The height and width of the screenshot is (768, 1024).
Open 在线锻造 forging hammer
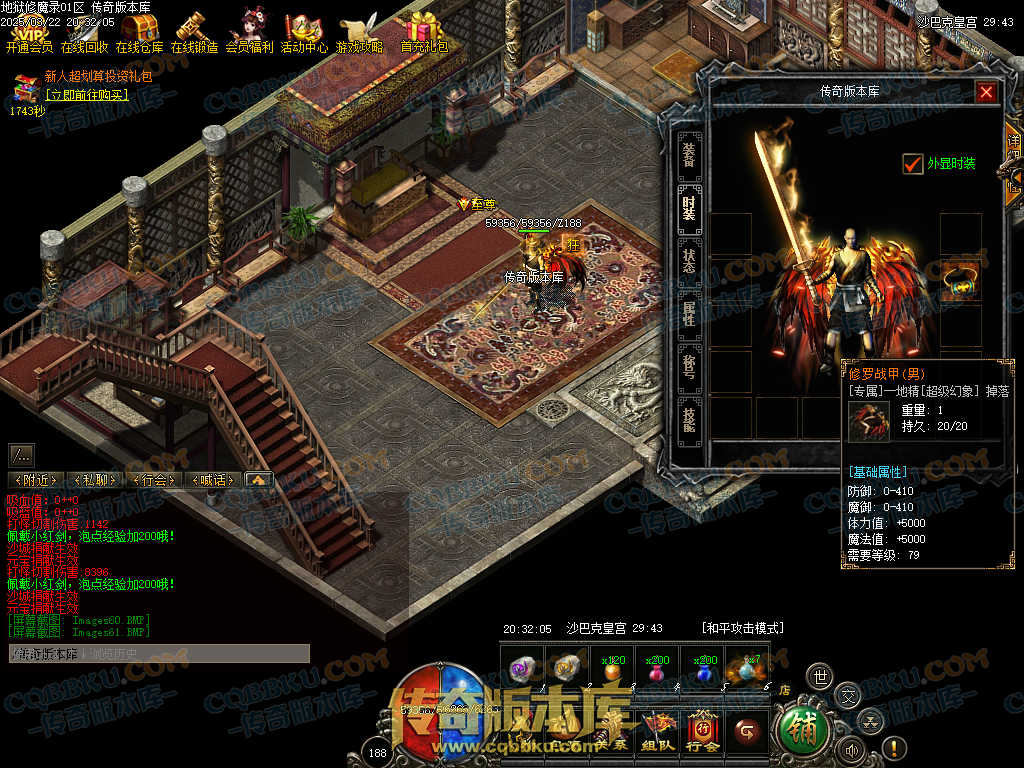click(194, 31)
